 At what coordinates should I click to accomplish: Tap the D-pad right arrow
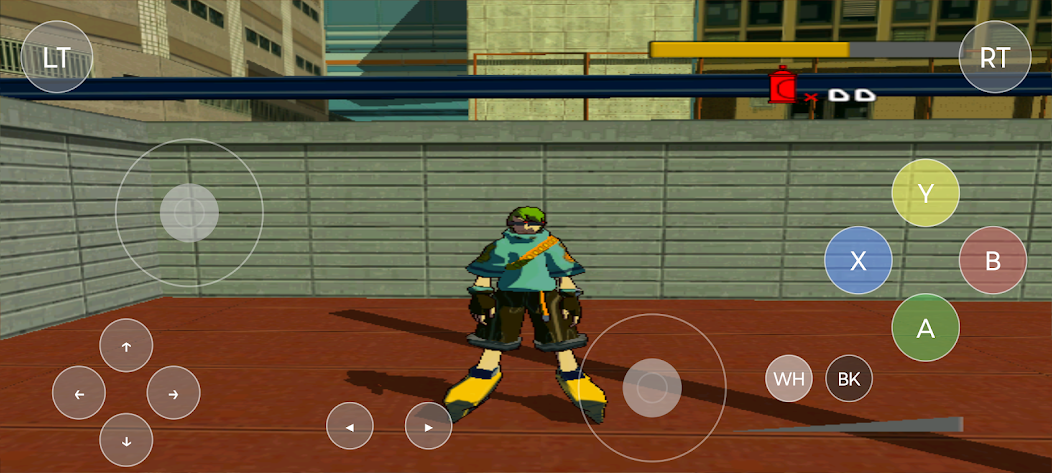(x=173, y=393)
